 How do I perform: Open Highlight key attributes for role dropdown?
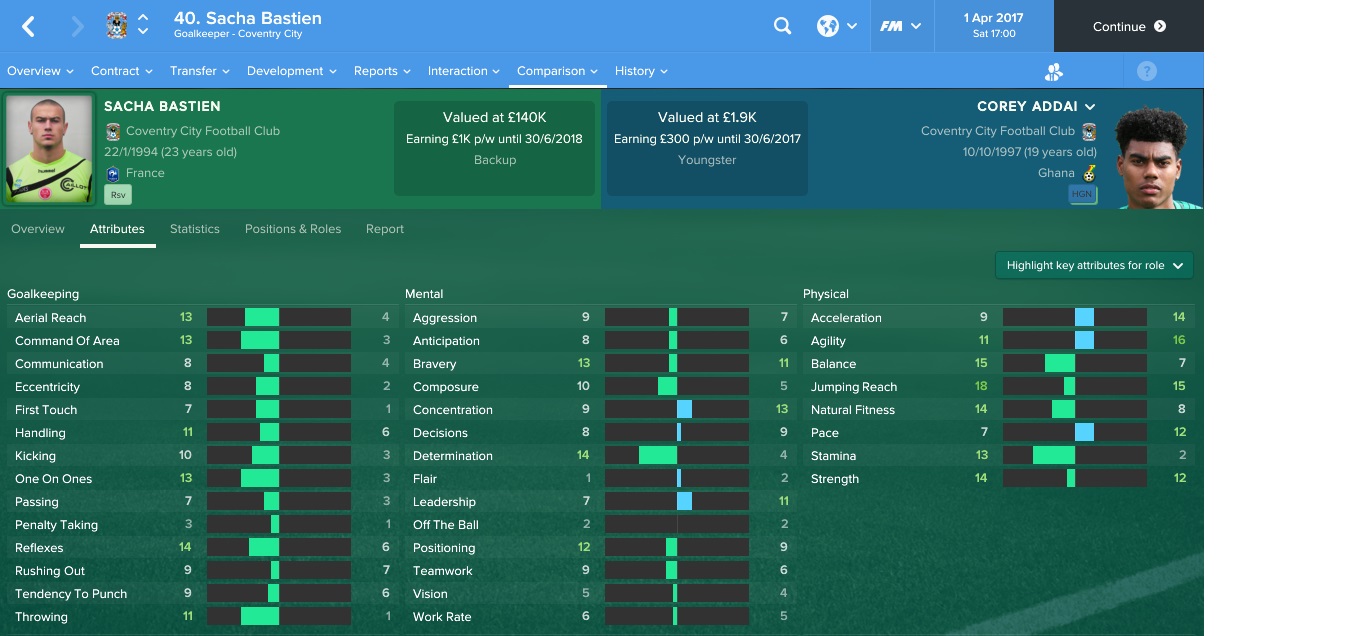1094,265
